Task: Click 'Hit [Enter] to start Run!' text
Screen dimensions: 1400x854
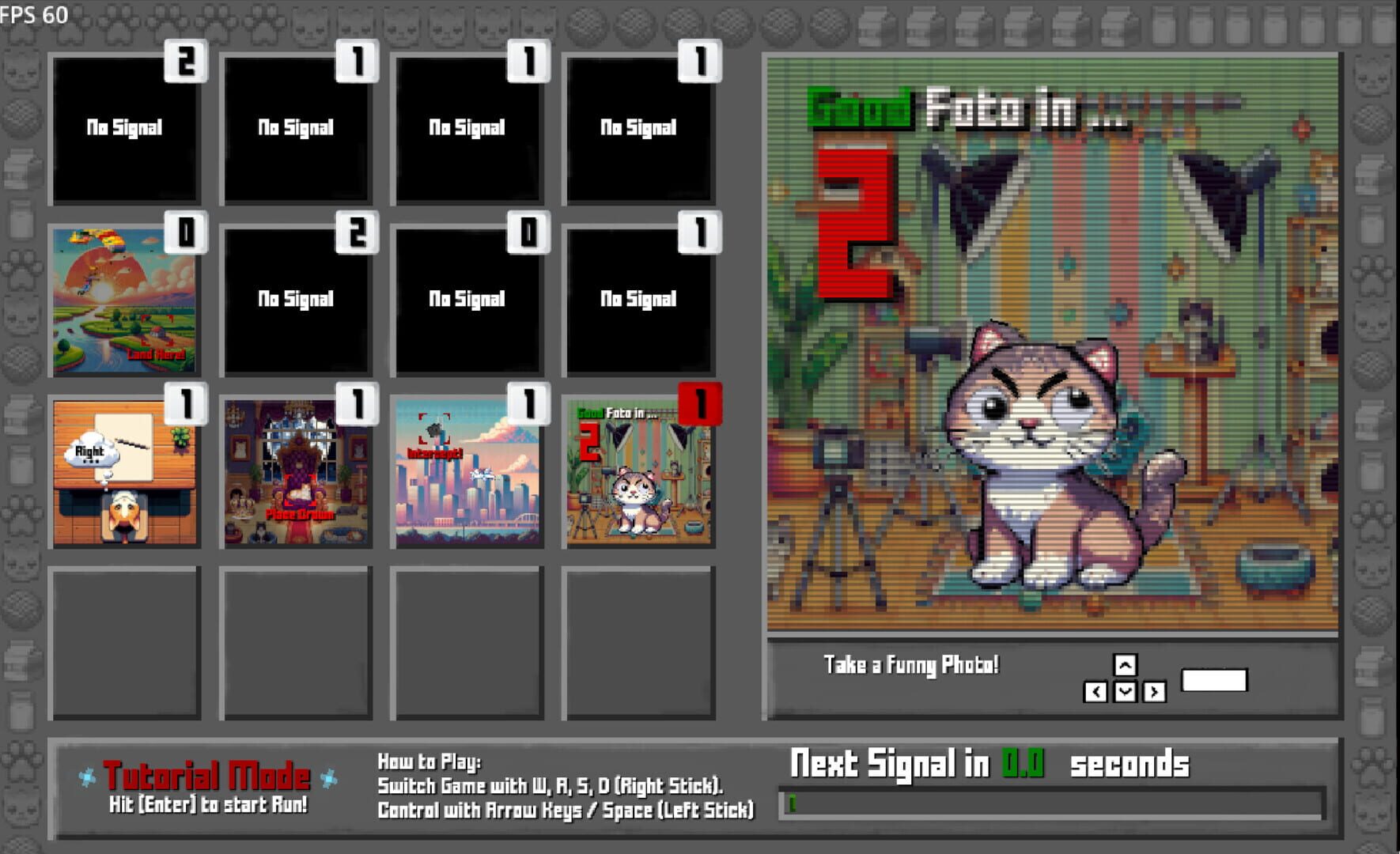Action: (207, 804)
